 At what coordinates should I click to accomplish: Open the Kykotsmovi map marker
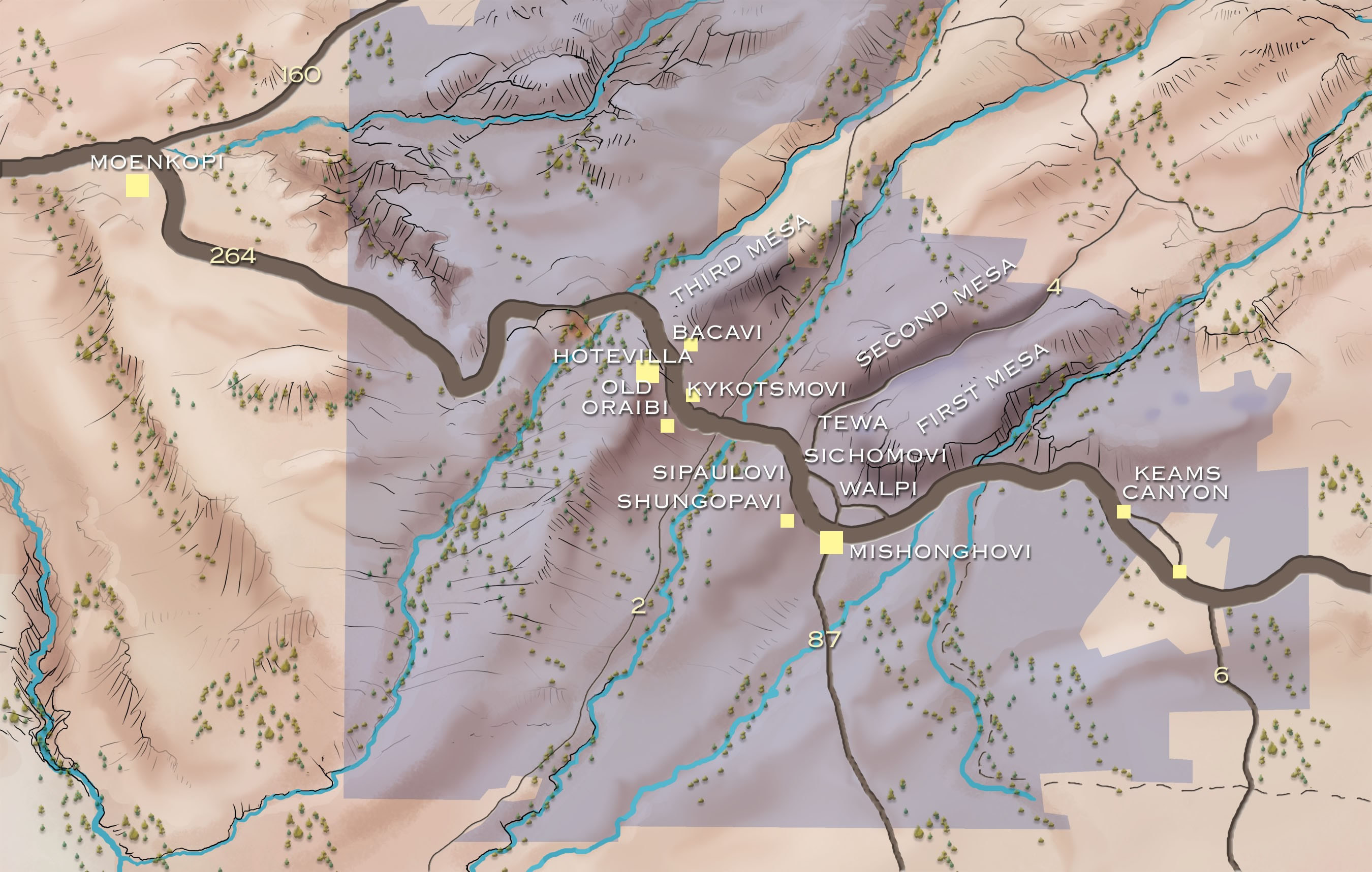tap(693, 396)
